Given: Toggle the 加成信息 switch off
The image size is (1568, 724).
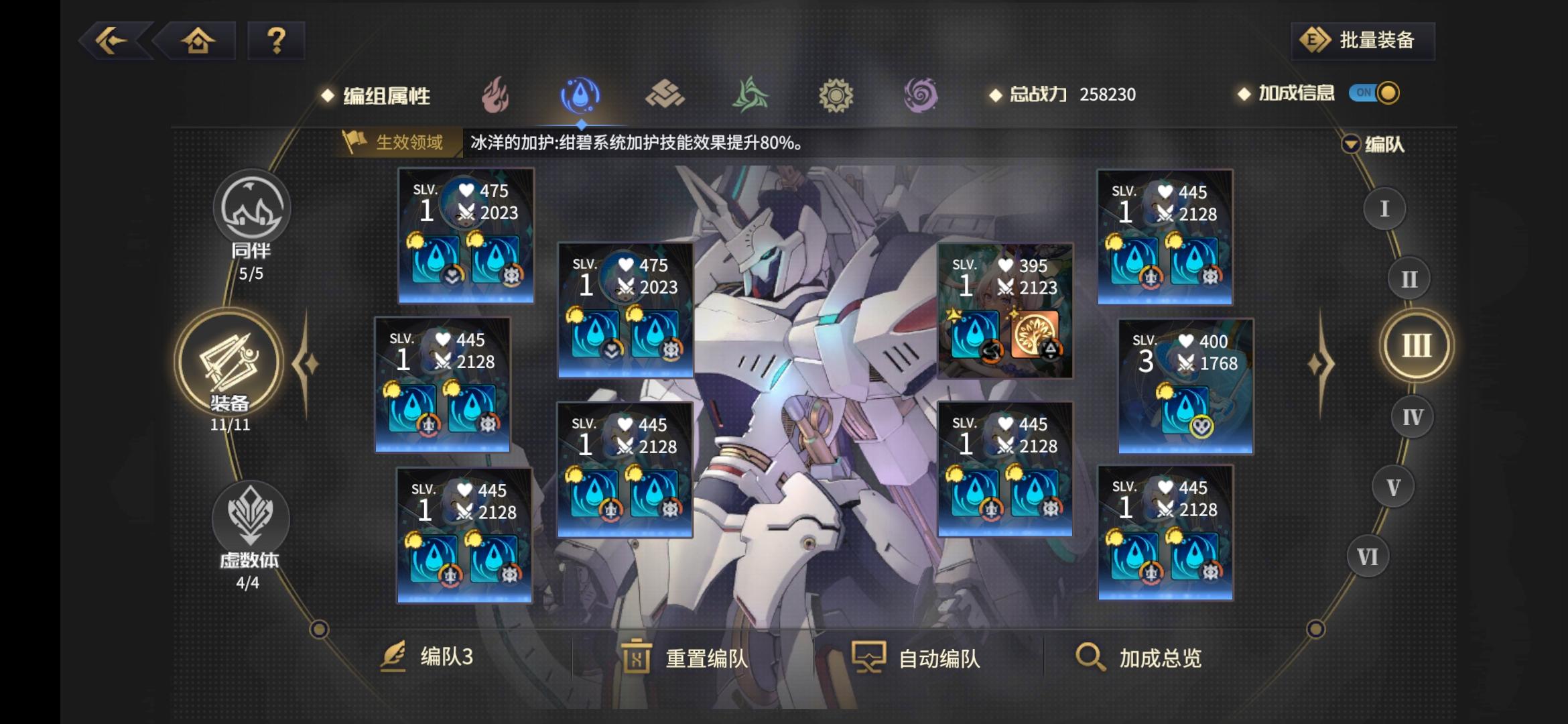Looking at the screenshot, I should tap(1376, 95).
